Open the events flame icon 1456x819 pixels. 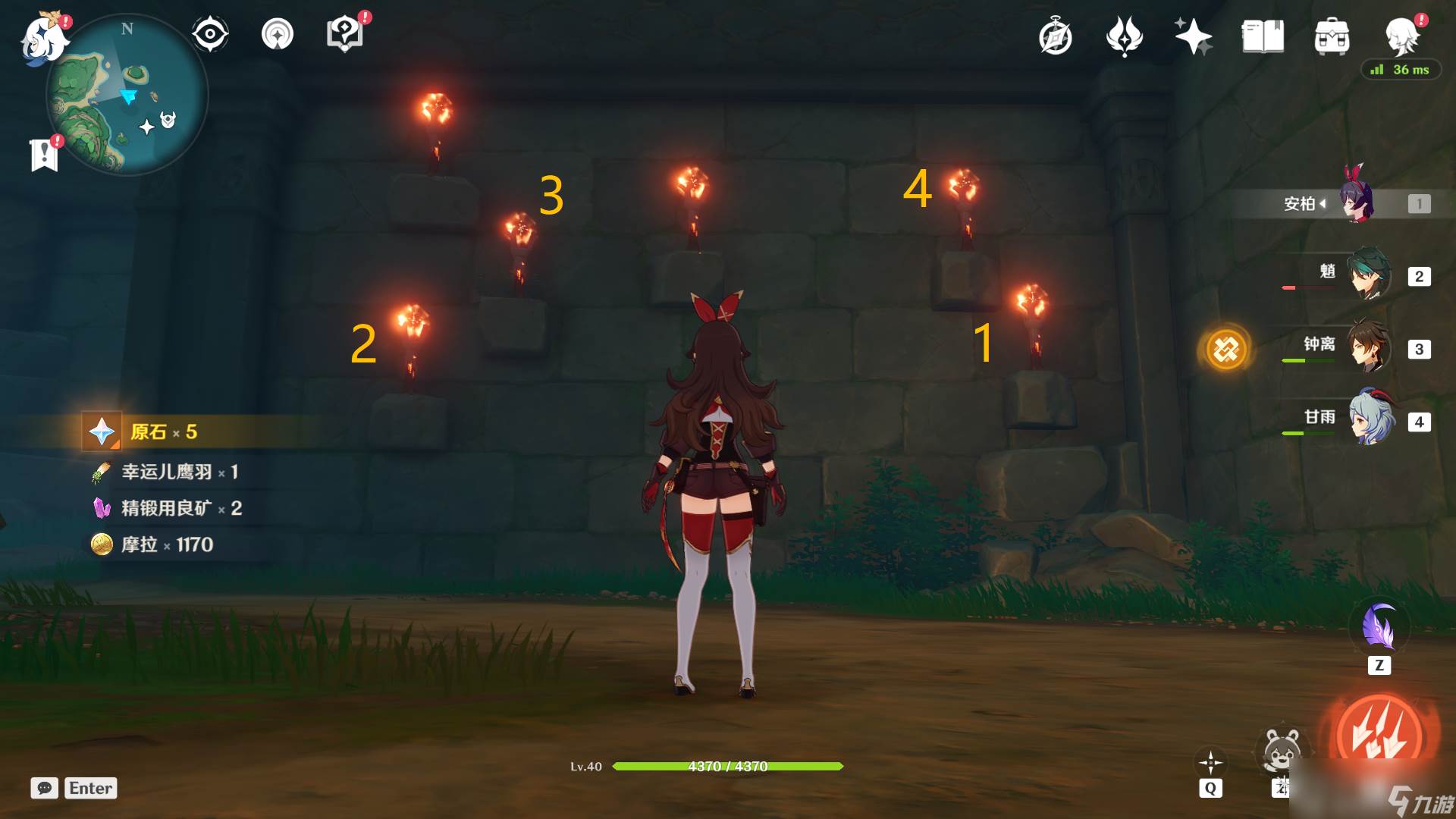pyautogui.click(x=1125, y=36)
